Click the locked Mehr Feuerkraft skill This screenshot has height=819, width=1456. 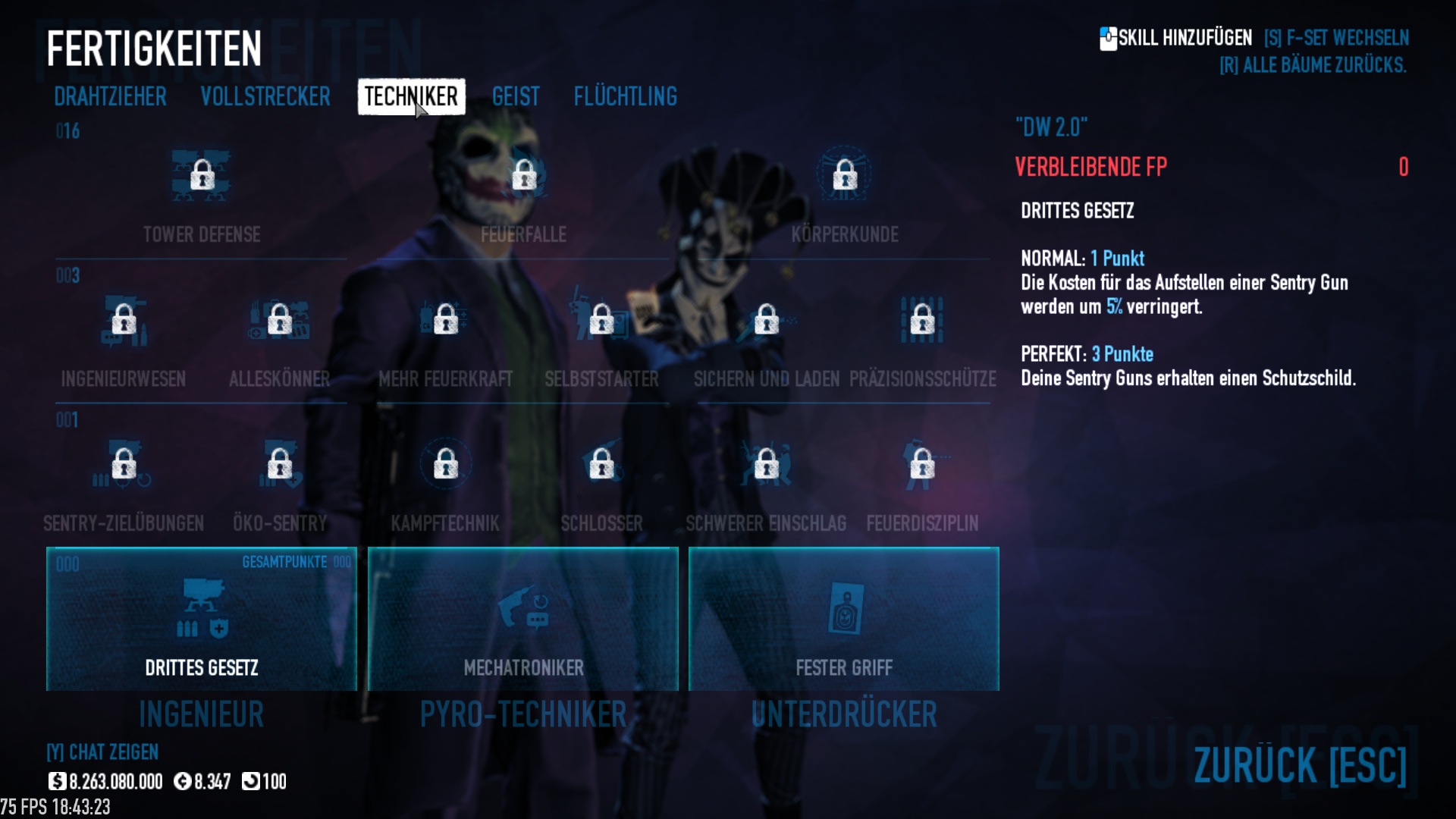tap(446, 321)
